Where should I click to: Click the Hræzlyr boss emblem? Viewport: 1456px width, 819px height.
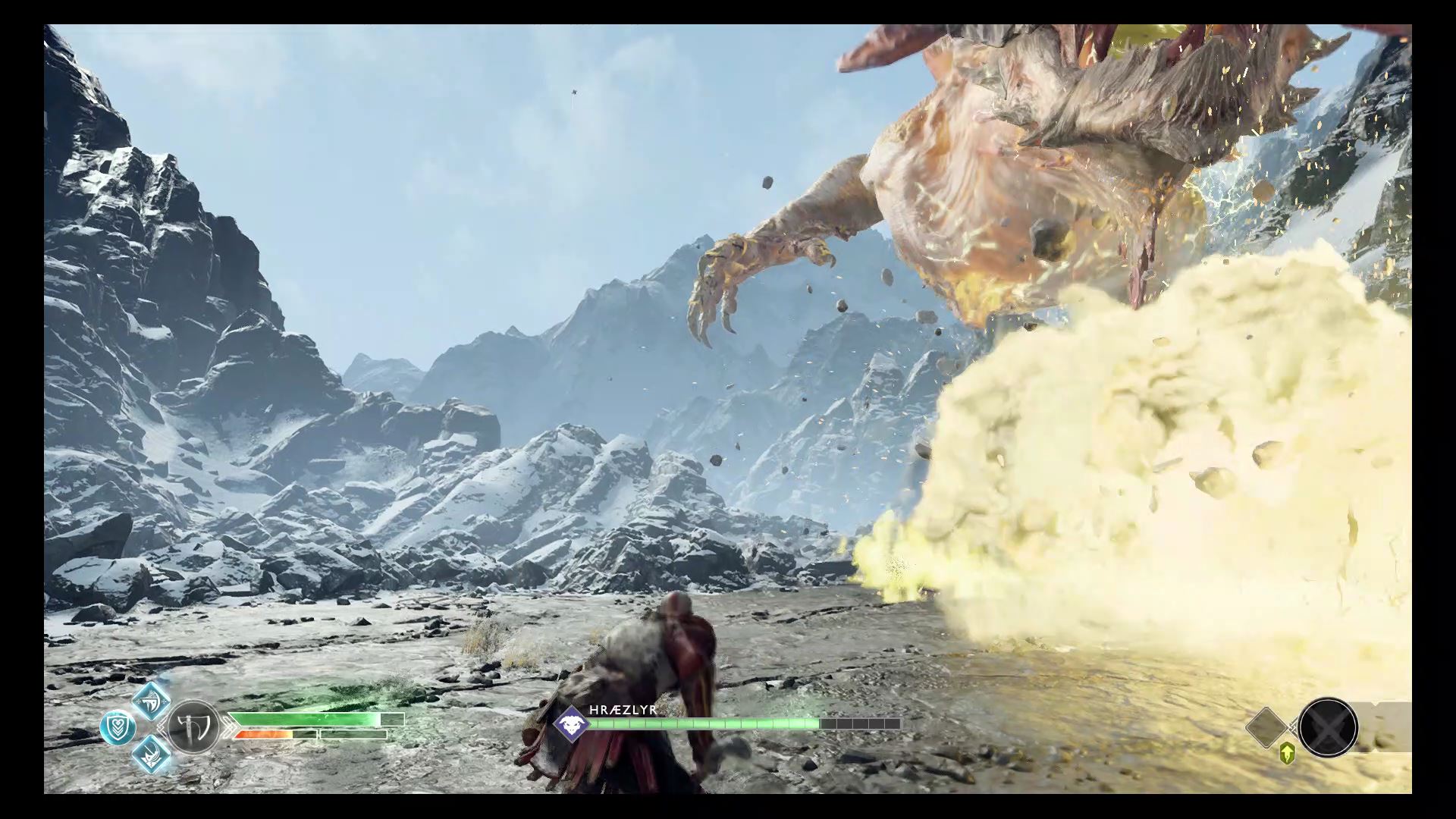pos(570,725)
